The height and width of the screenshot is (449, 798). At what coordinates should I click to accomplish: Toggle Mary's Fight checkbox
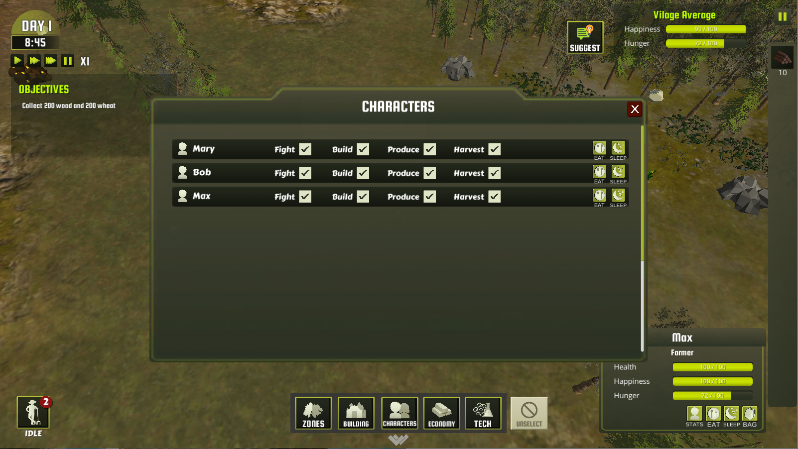coord(305,149)
